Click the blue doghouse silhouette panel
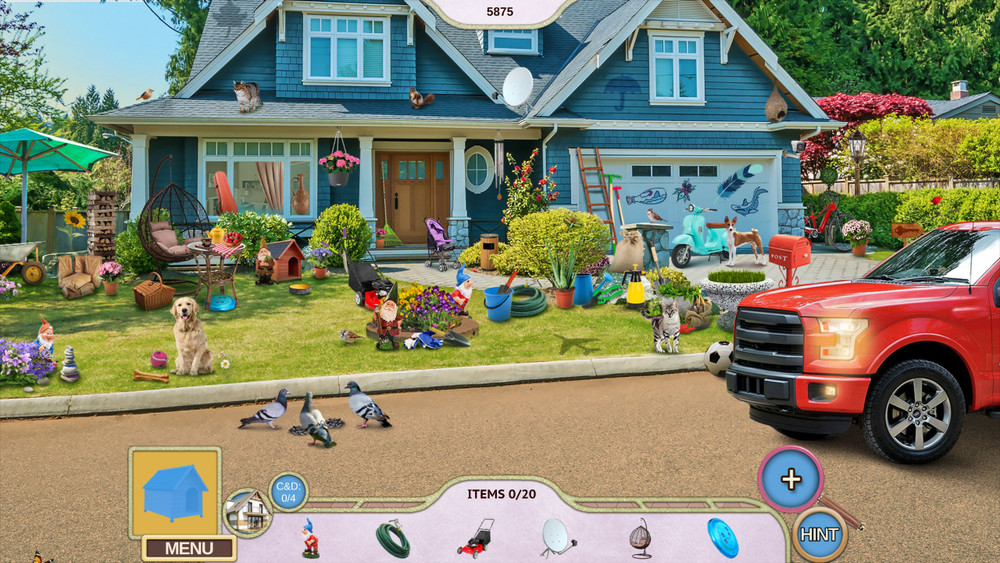Image resolution: width=1000 pixels, height=563 pixels. coord(175,492)
